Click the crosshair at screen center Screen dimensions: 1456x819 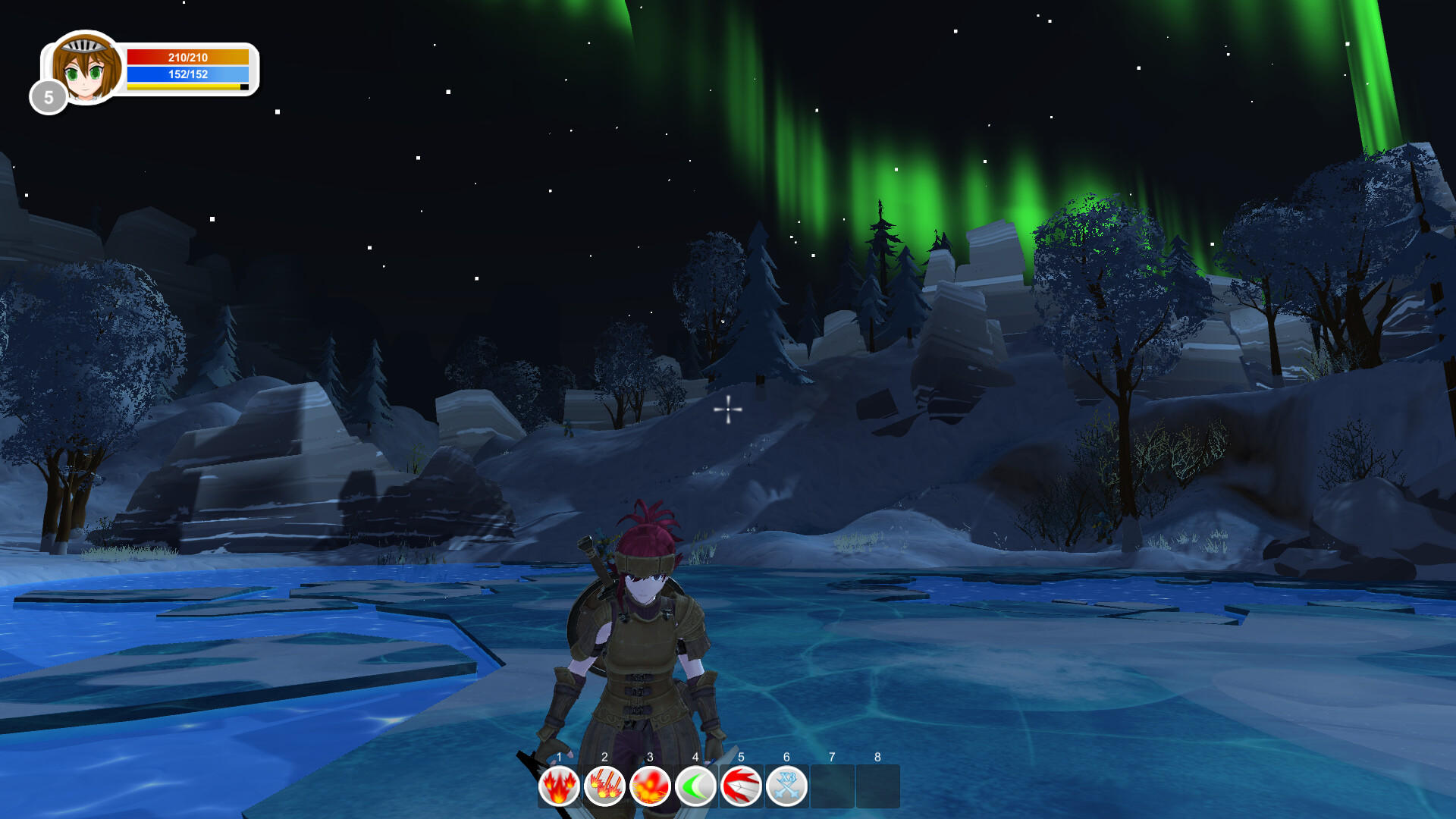(x=727, y=409)
